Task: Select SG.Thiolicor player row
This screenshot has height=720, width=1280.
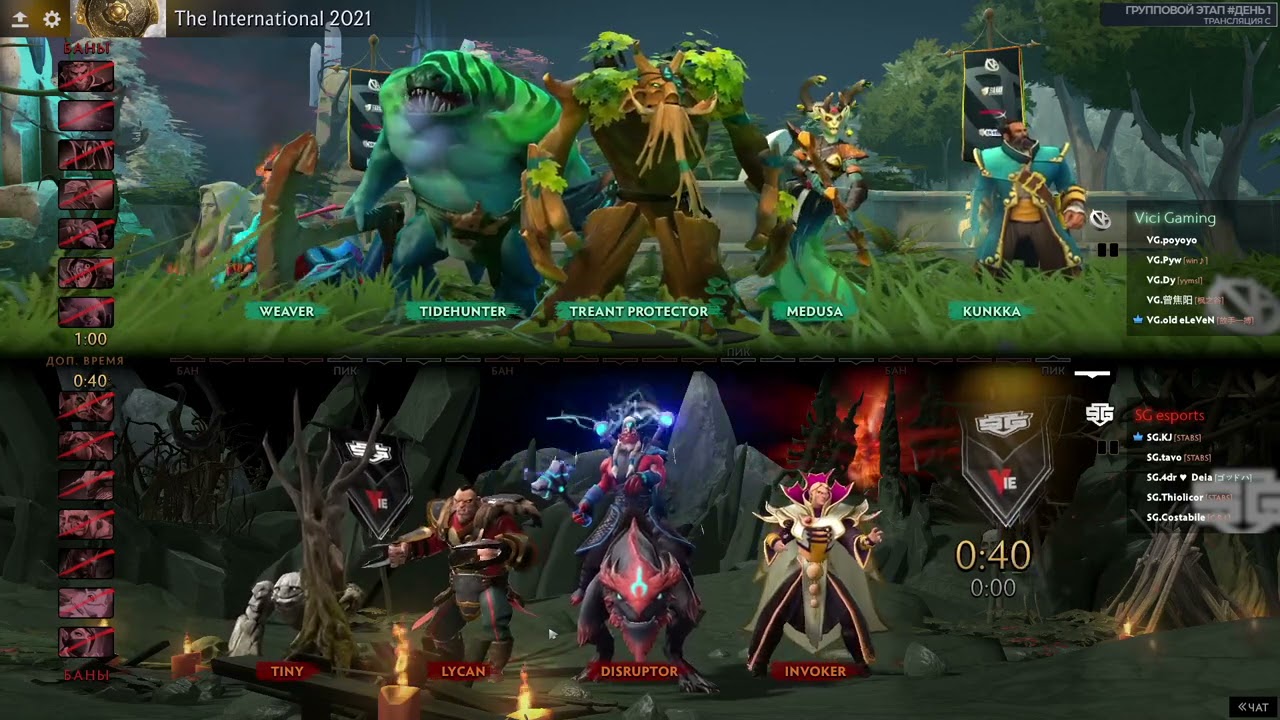Action: tap(1175, 497)
